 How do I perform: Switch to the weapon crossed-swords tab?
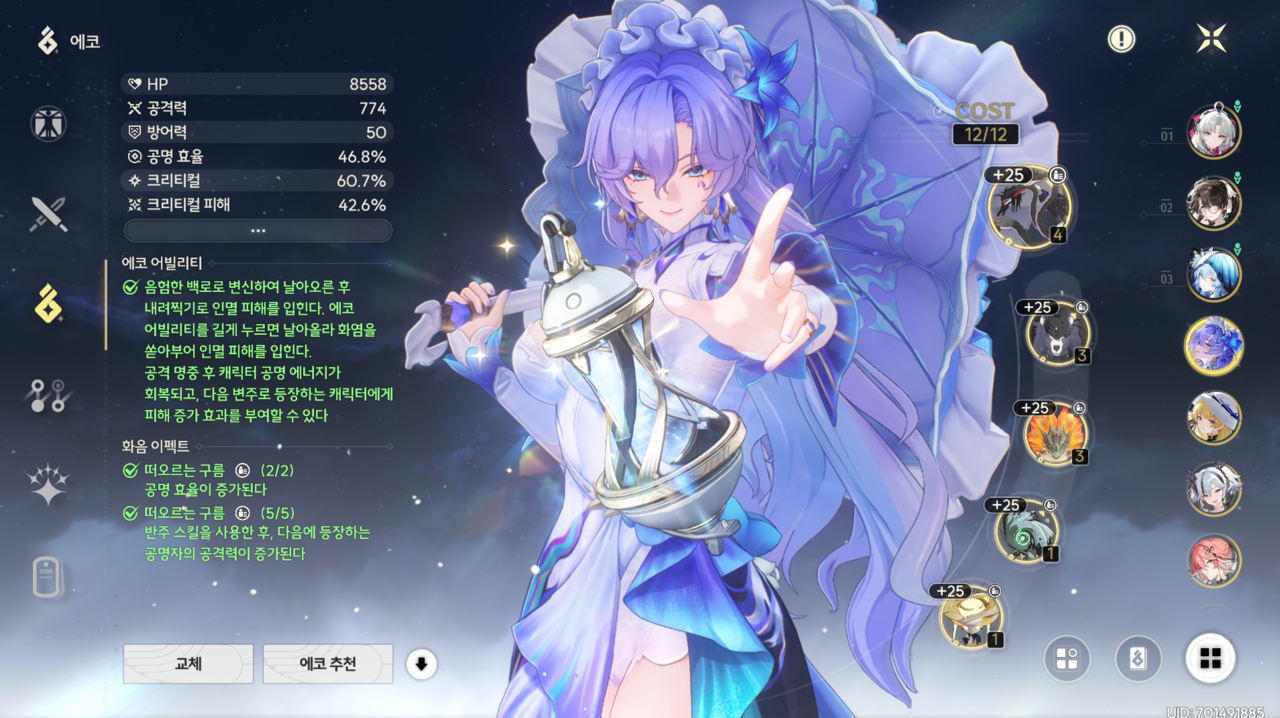[x=48, y=214]
